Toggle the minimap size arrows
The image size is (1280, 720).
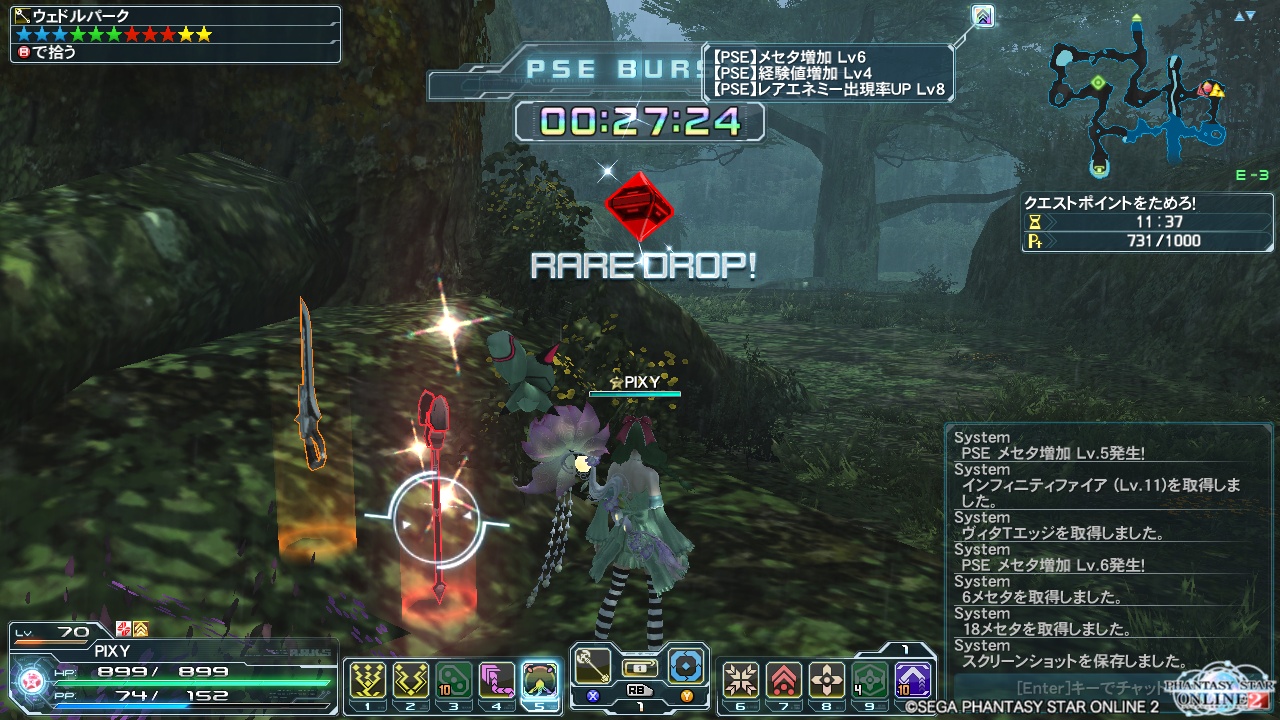click(1244, 16)
